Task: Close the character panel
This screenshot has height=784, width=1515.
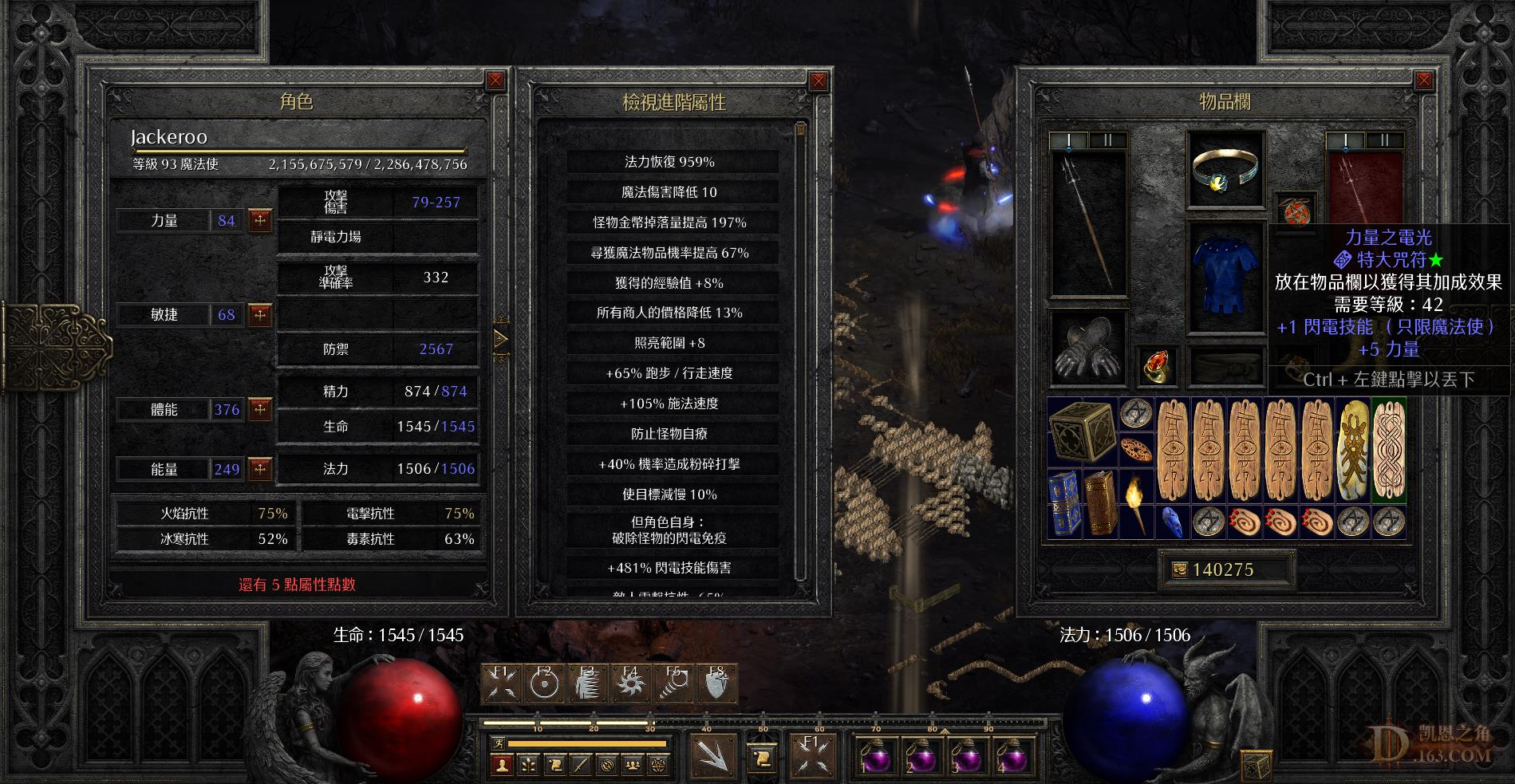Action: (495, 81)
